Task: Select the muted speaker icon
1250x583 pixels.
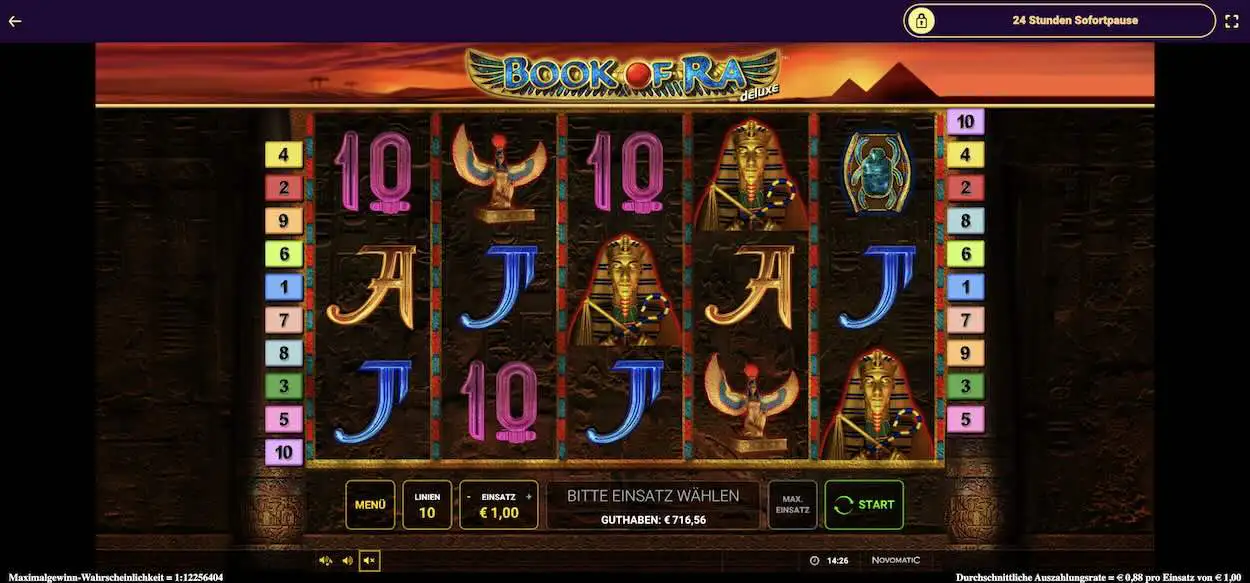Action: click(x=369, y=561)
